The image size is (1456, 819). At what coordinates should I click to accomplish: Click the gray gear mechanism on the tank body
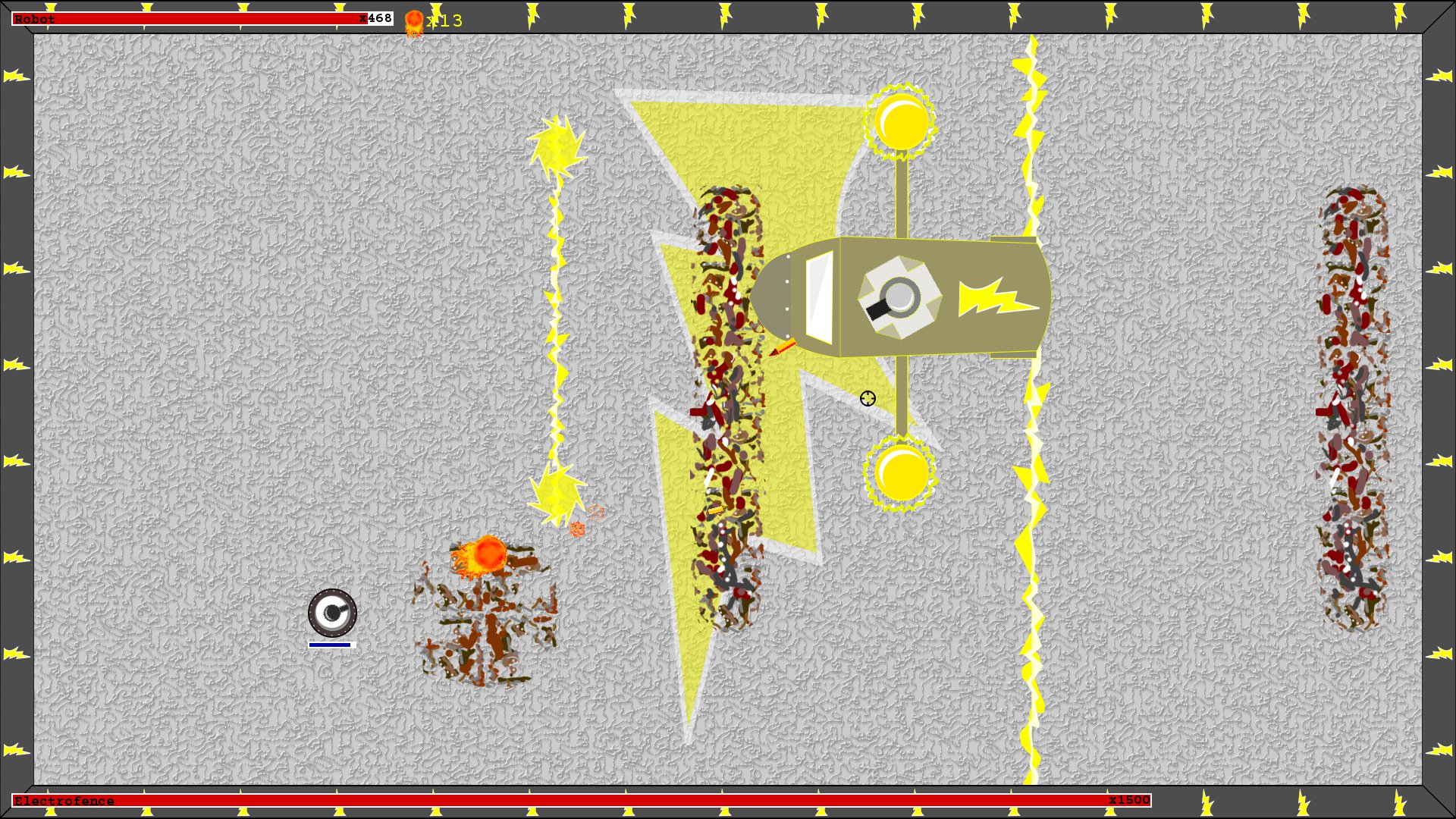(x=898, y=296)
